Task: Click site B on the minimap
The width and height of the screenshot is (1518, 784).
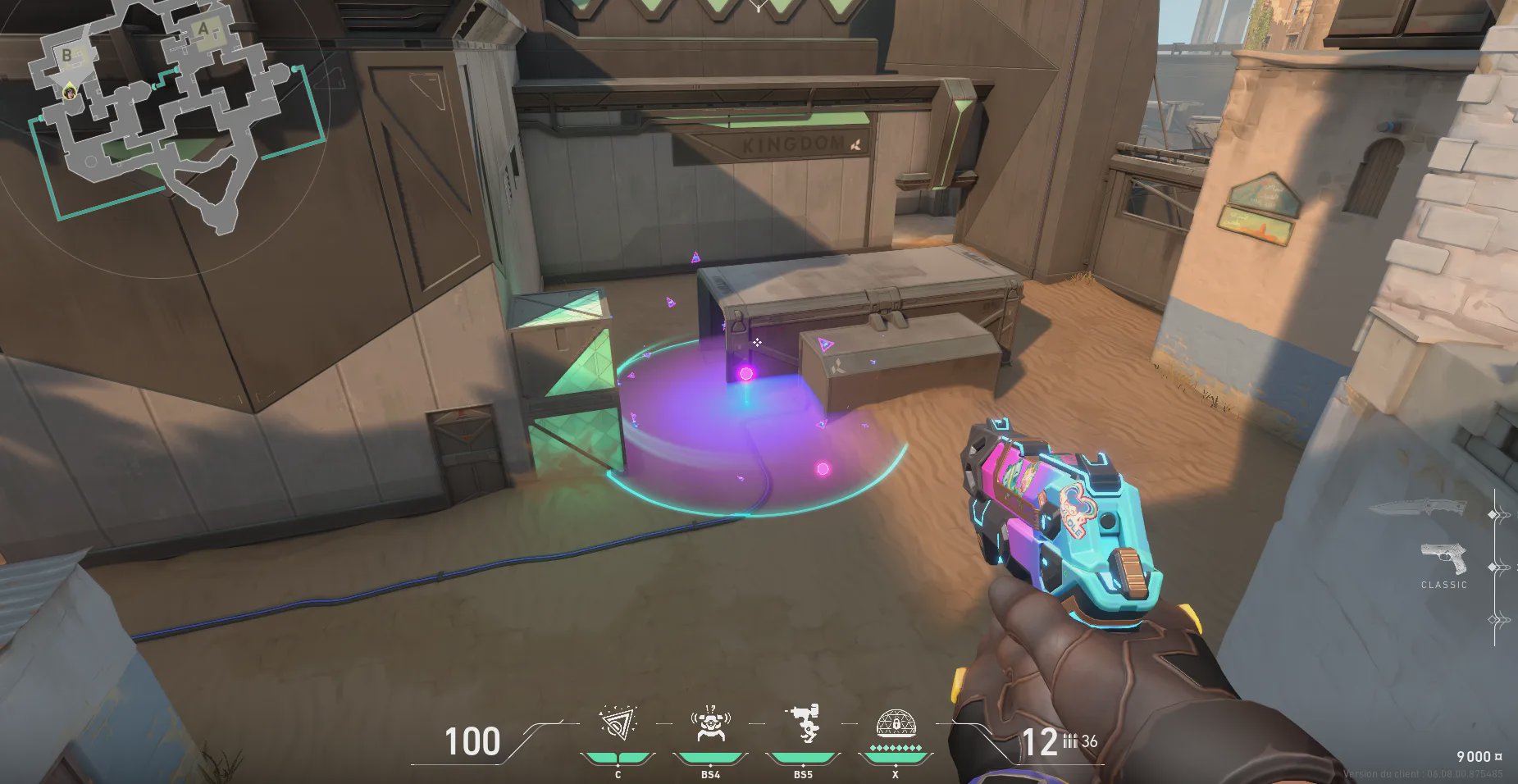Action: click(x=67, y=55)
